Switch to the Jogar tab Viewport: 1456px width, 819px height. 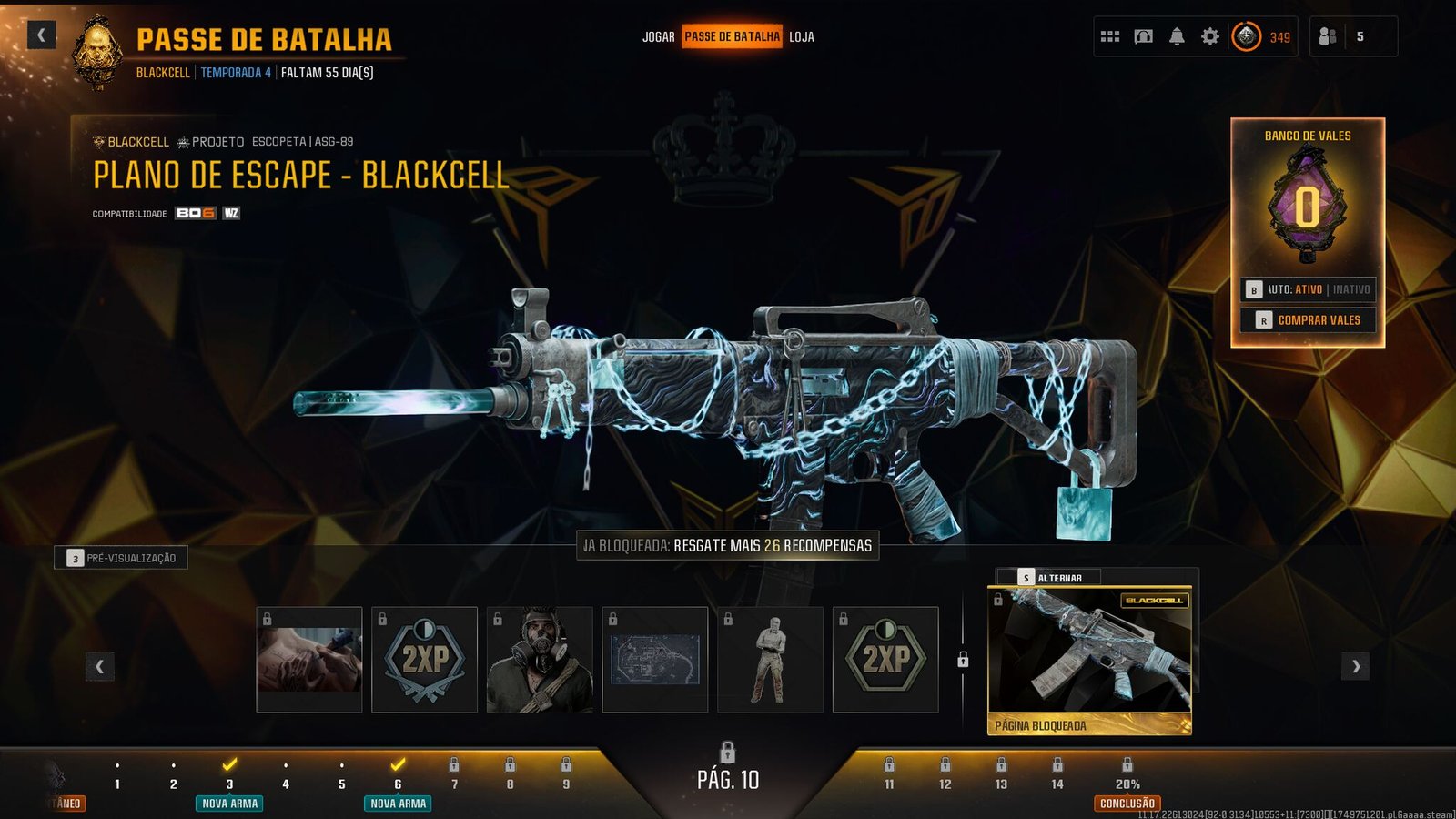pyautogui.click(x=658, y=37)
